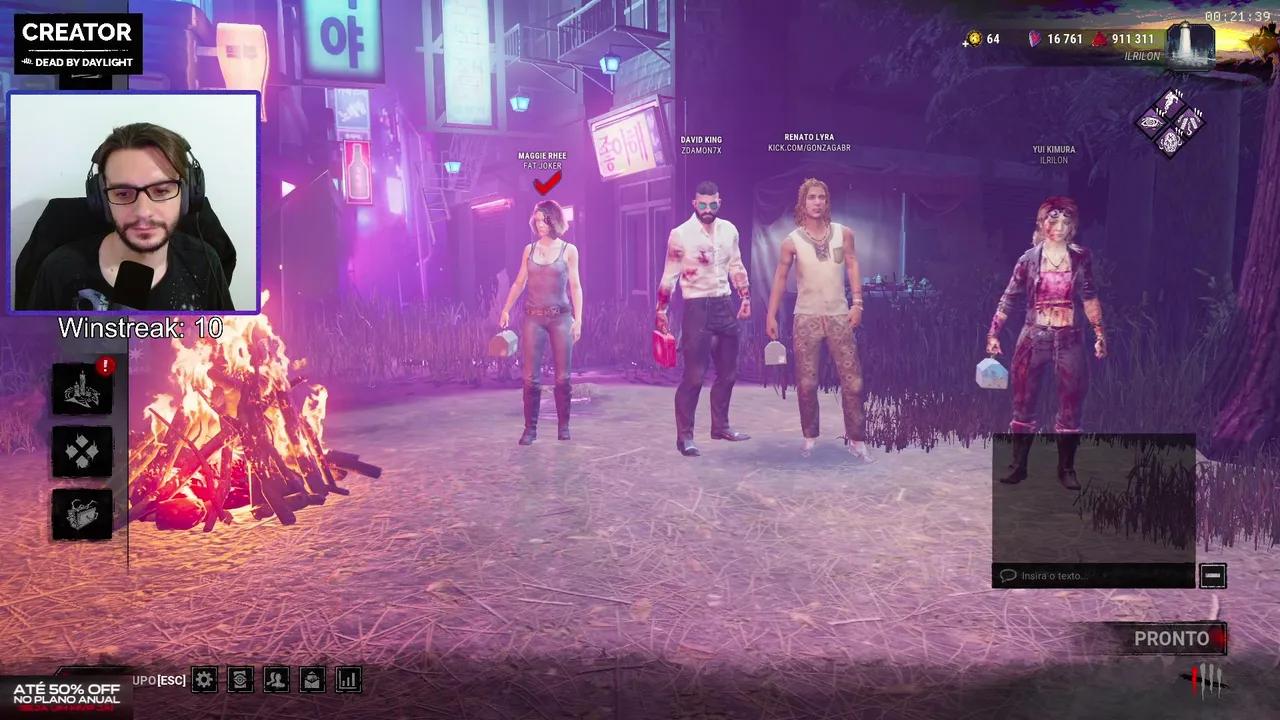Select the eye-shaped perk icon
1280x720 pixels.
click(1151, 122)
